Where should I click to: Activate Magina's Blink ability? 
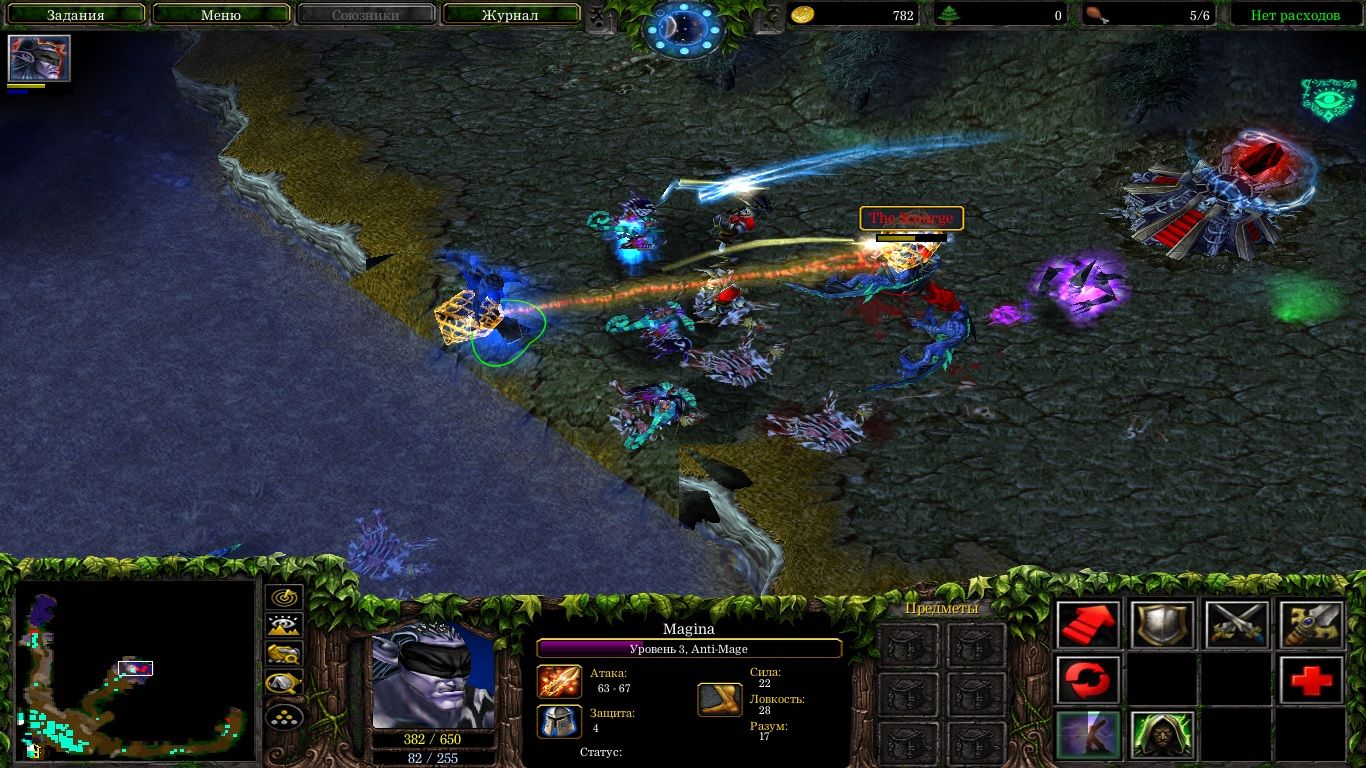1087,735
